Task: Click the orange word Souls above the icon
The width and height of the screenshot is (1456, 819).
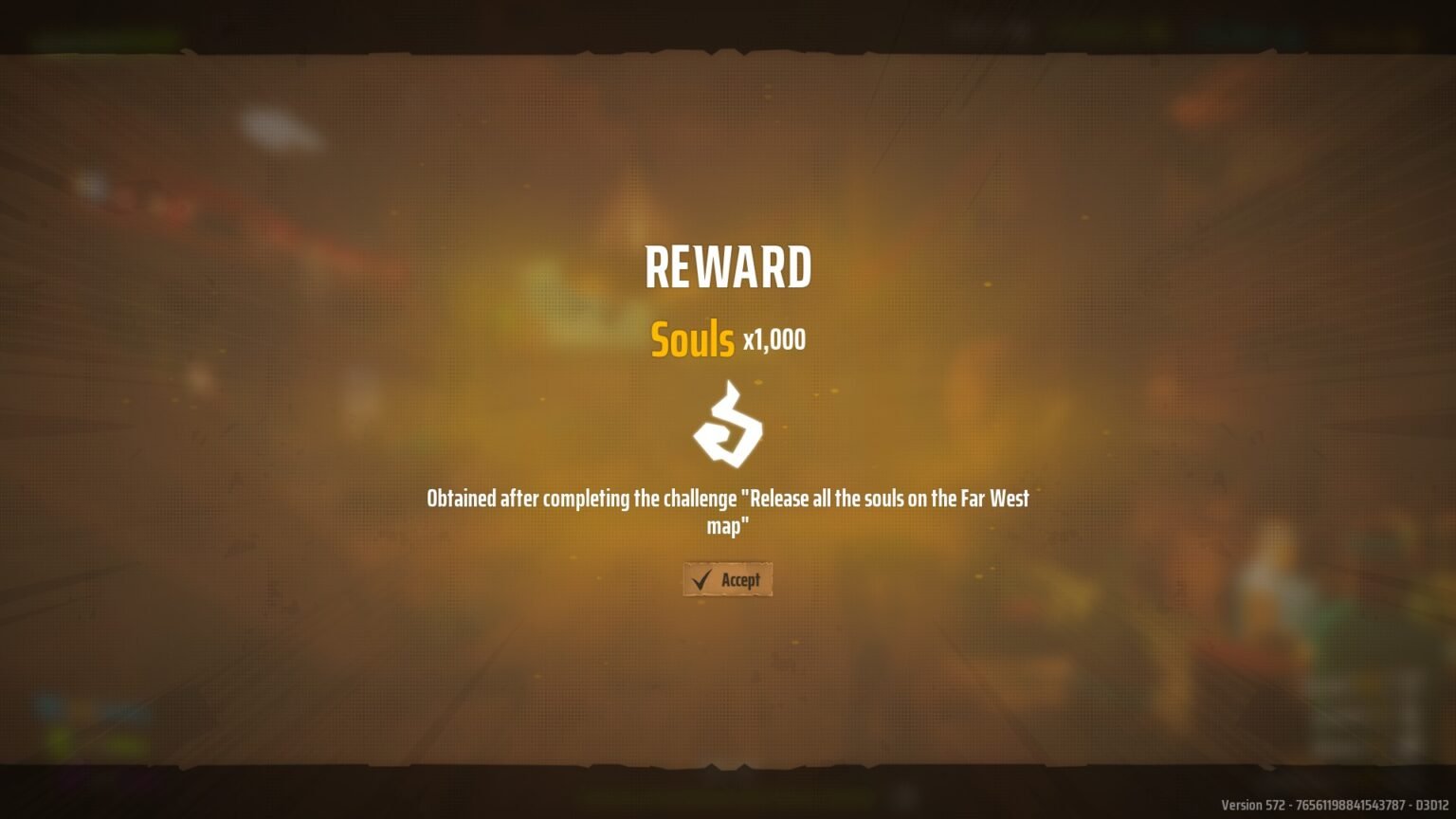Action: pos(691,339)
